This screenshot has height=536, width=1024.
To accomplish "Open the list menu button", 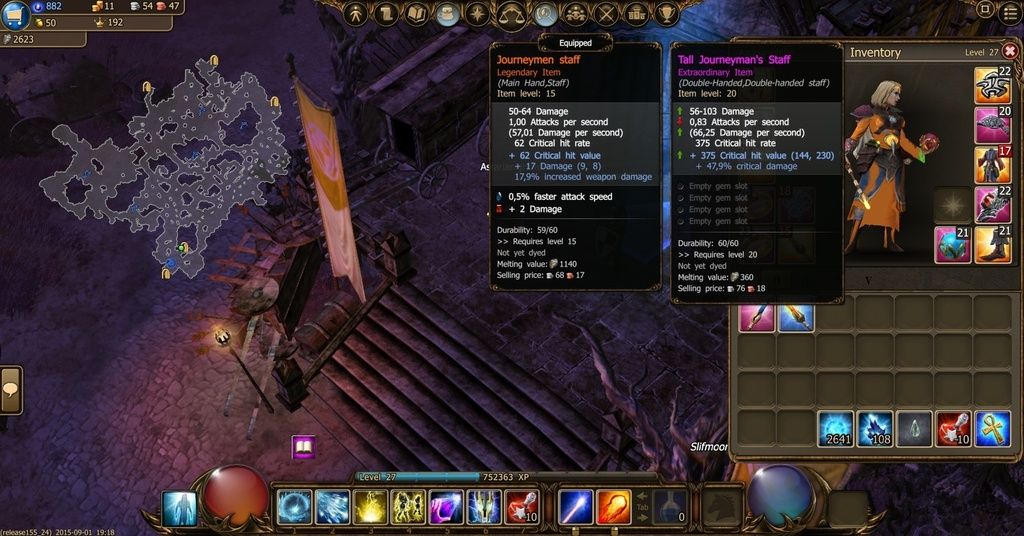I will click(1010, 11).
